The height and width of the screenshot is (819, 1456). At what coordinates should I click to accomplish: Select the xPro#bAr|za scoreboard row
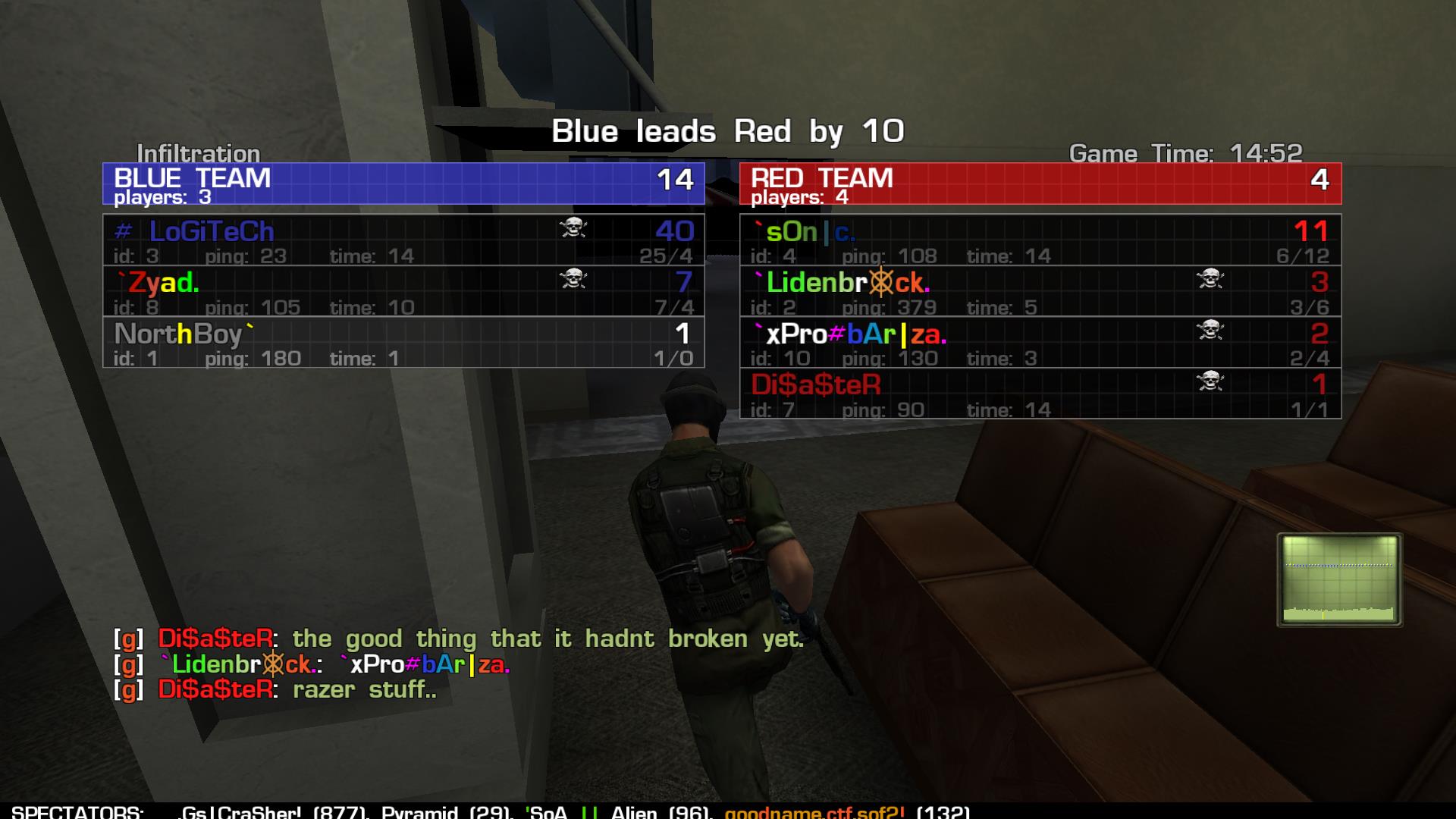[1040, 342]
